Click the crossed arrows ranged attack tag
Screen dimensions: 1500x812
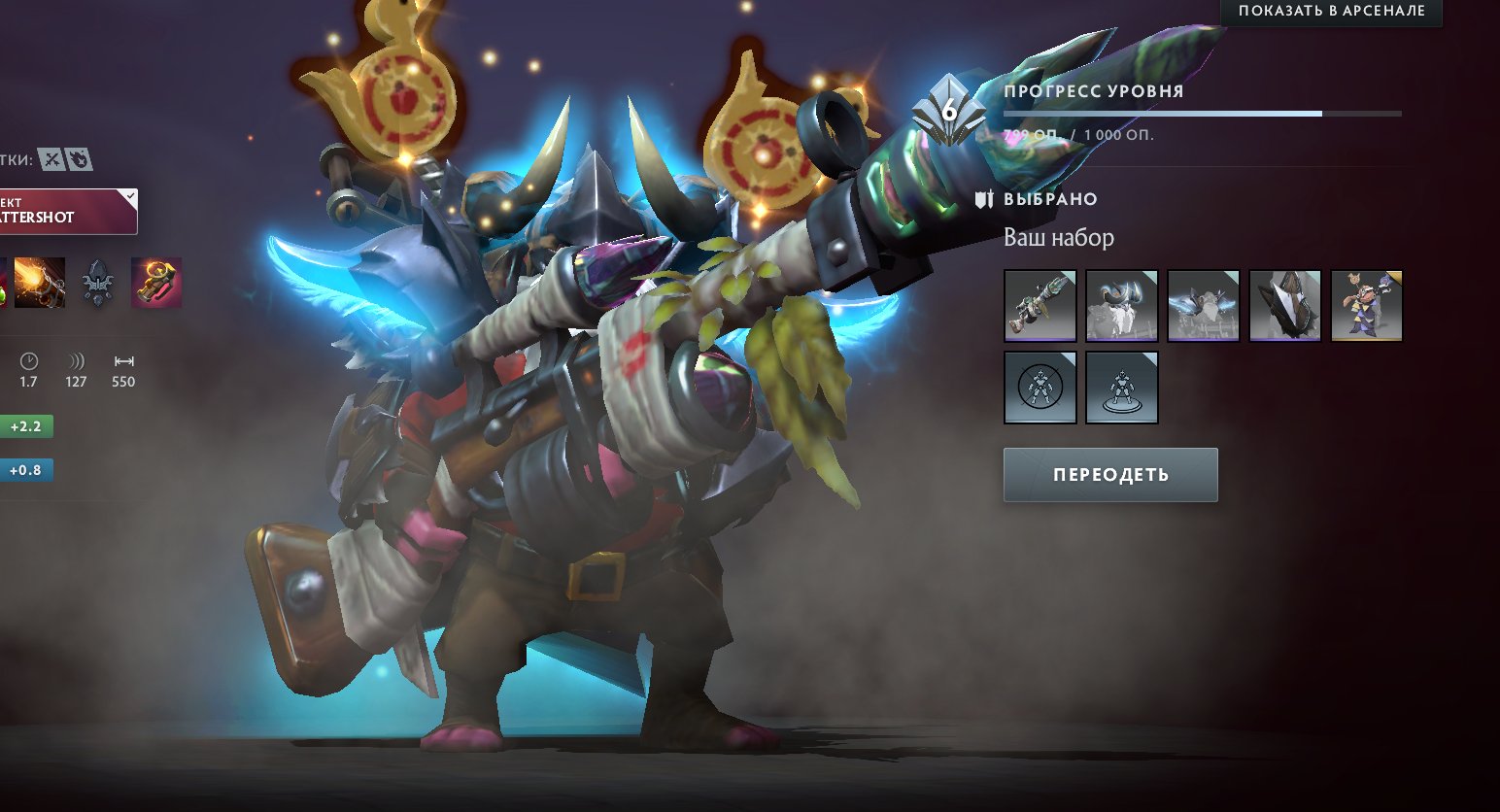(51, 159)
